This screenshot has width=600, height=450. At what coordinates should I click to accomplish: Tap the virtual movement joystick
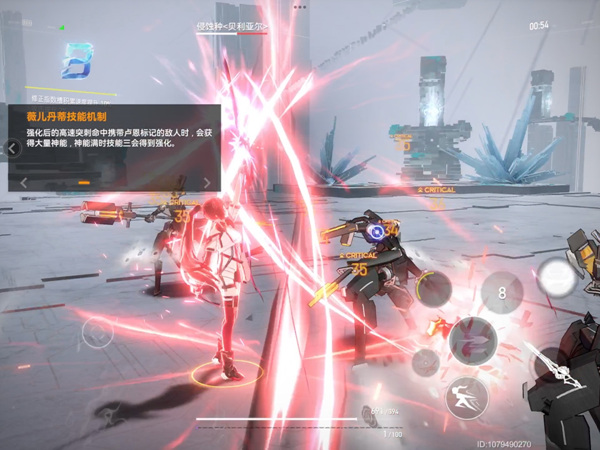tap(97, 333)
